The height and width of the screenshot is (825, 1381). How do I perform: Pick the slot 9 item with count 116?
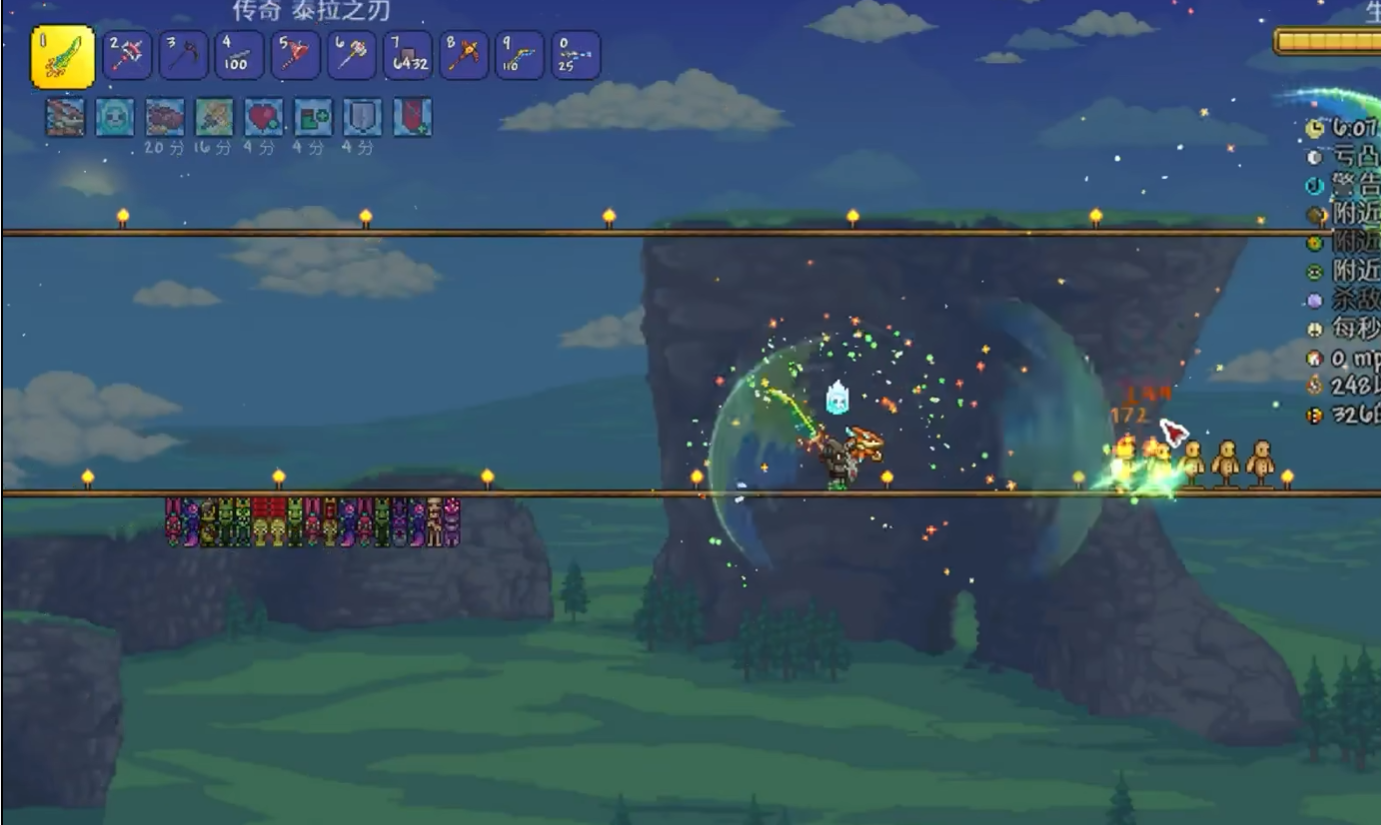tap(519, 56)
